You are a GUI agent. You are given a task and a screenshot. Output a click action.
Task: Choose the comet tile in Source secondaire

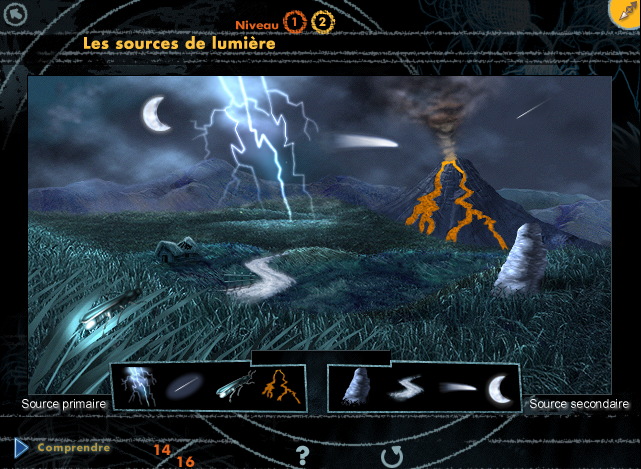[x=454, y=386]
